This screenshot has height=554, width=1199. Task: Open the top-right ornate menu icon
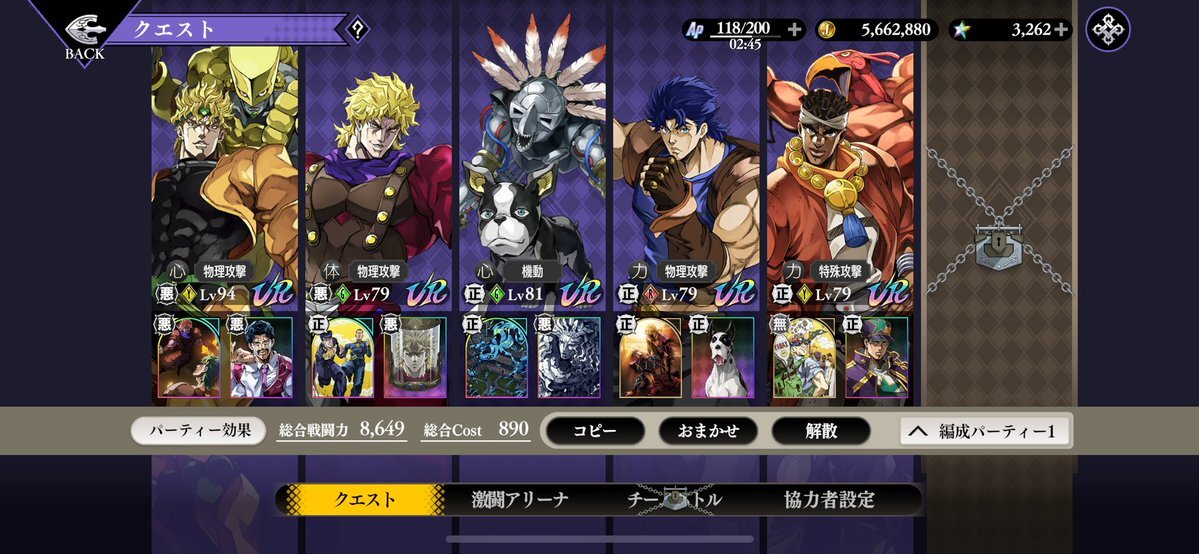click(x=1108, y=30)
